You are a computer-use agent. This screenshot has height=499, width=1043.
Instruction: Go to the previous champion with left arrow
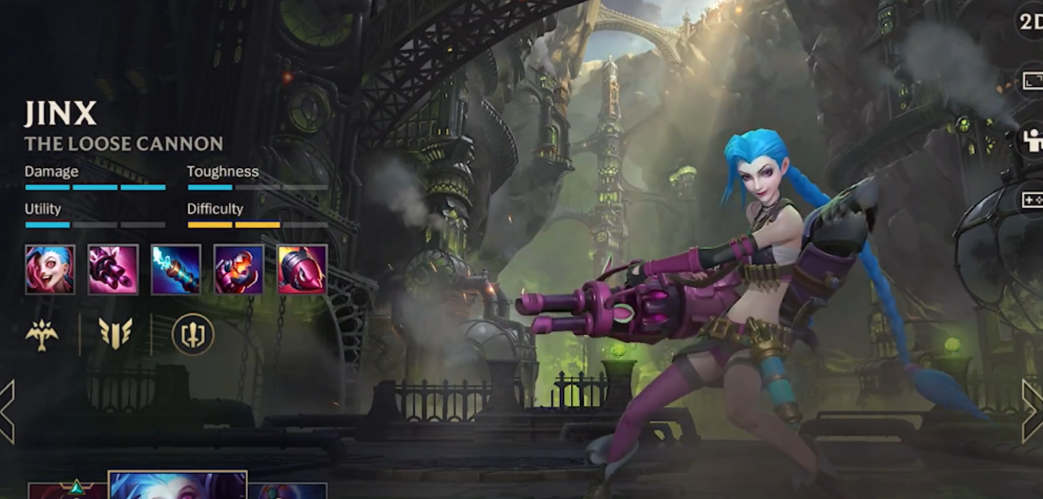coord(7,410)
